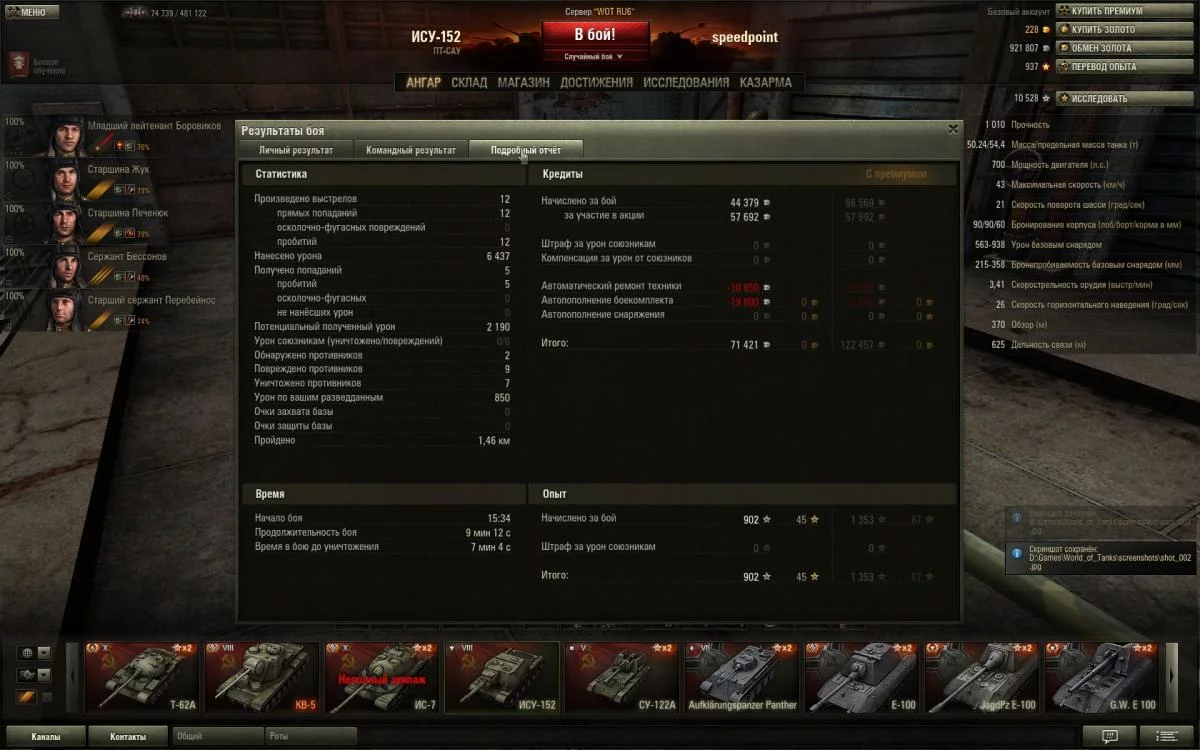
Task: Switch to the СКЛАД section
Action: click(x=469, y=83)
